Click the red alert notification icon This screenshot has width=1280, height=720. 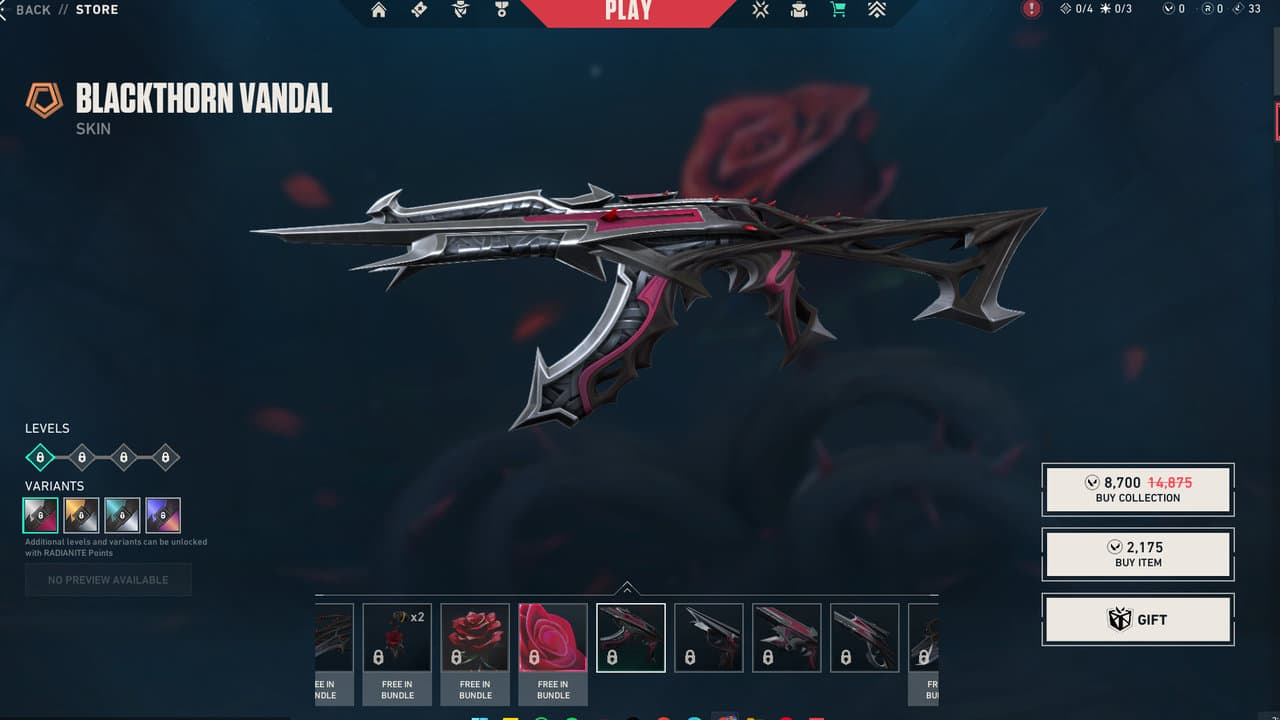(x=1030, y=8)
